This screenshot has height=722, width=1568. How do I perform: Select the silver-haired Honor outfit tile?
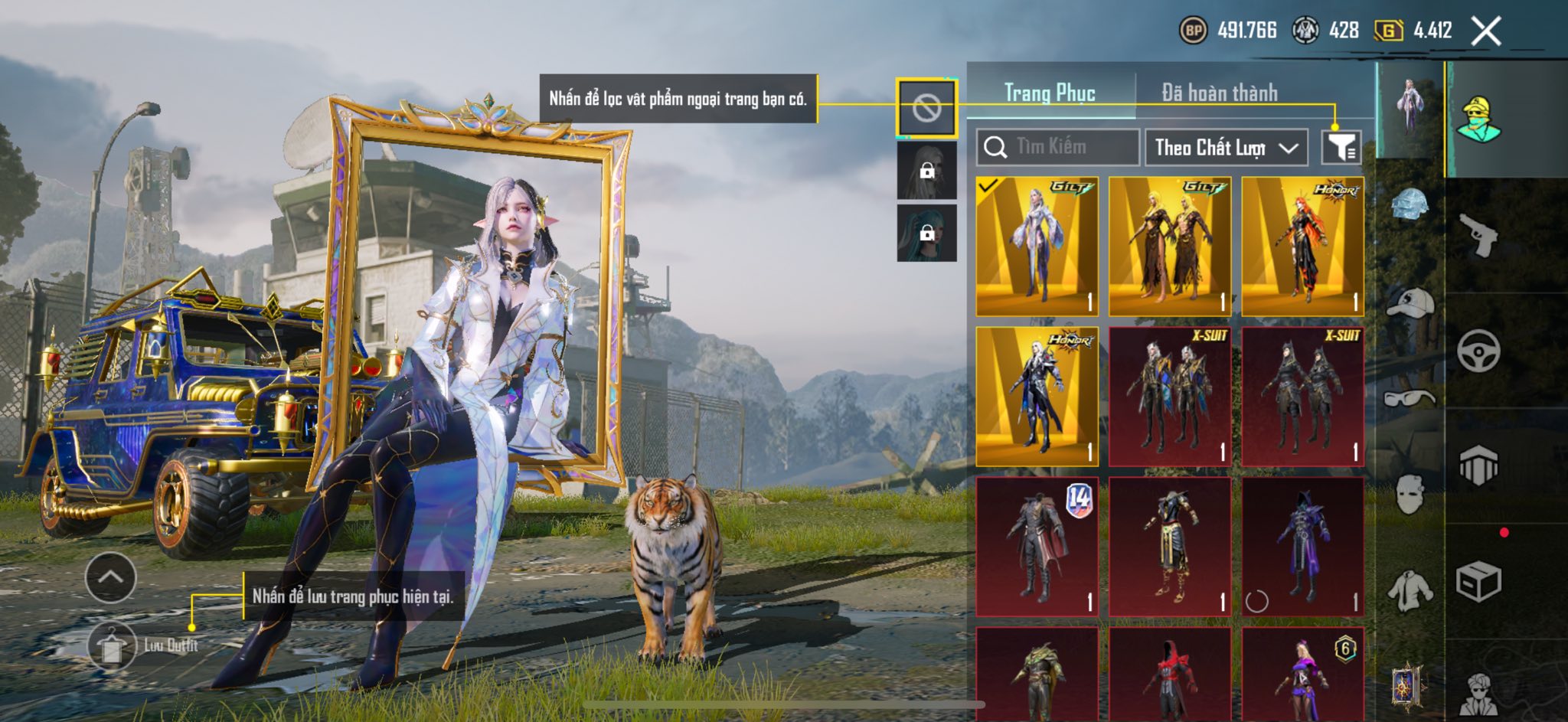[1037, 397]
